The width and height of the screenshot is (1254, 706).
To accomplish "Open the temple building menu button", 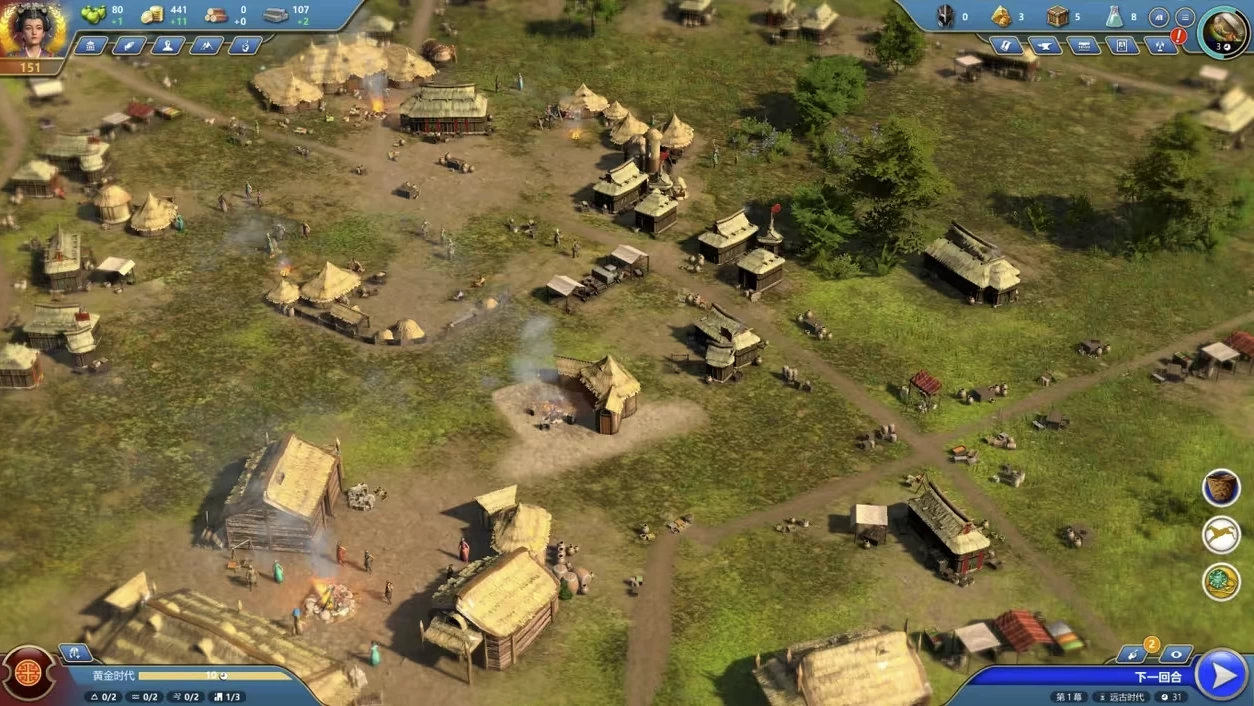I will coord(91,46).
